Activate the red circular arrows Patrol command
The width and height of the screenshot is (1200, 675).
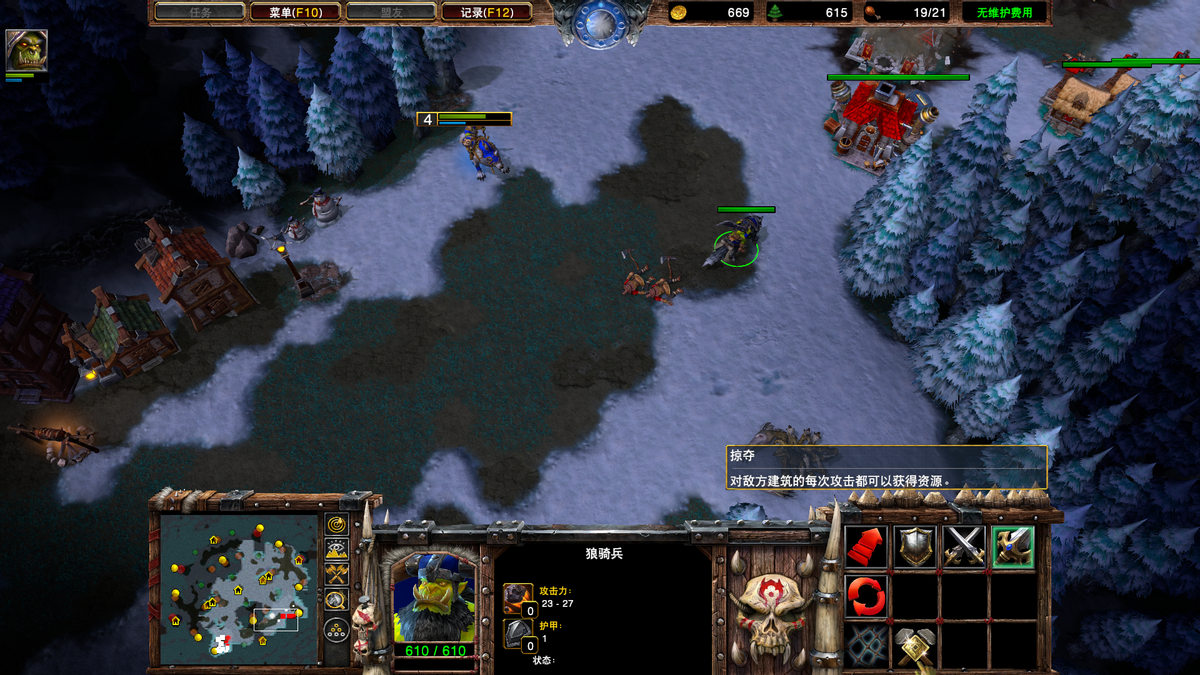click(x=866, y=597)
